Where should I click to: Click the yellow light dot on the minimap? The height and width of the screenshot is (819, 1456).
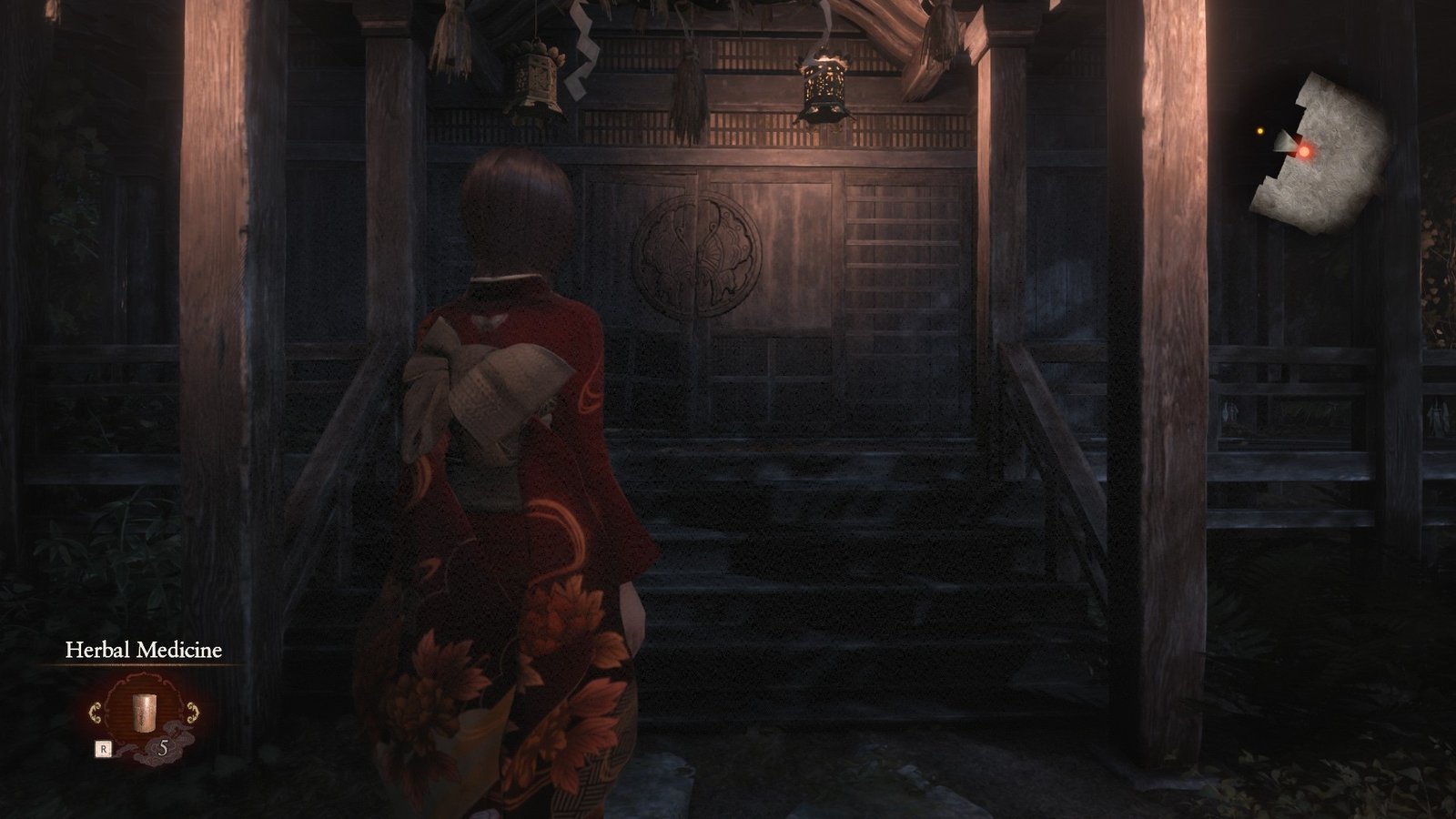click(x=1260, y=131)
